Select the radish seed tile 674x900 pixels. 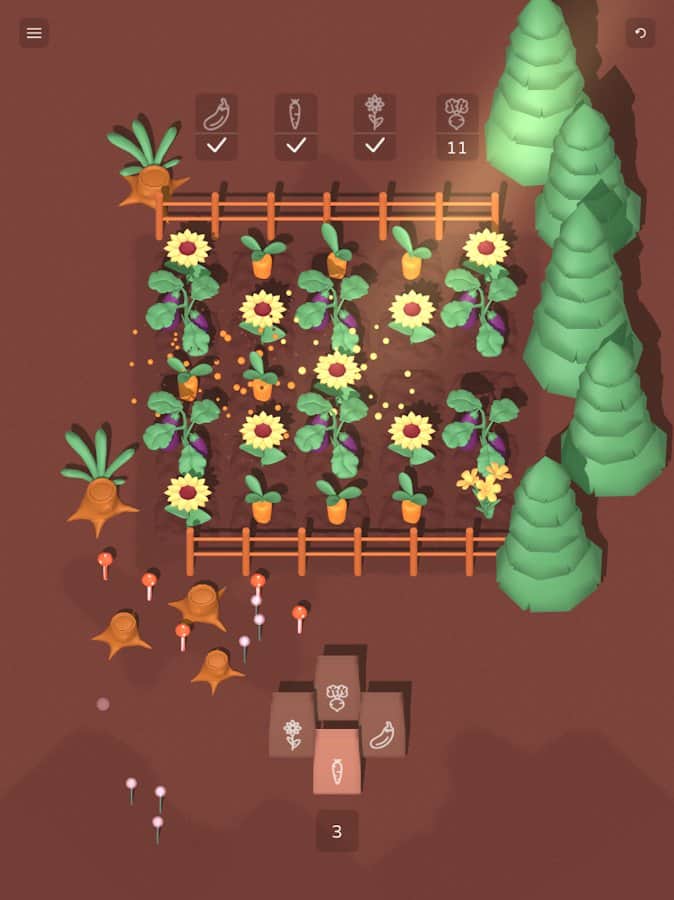pos(337,689)
